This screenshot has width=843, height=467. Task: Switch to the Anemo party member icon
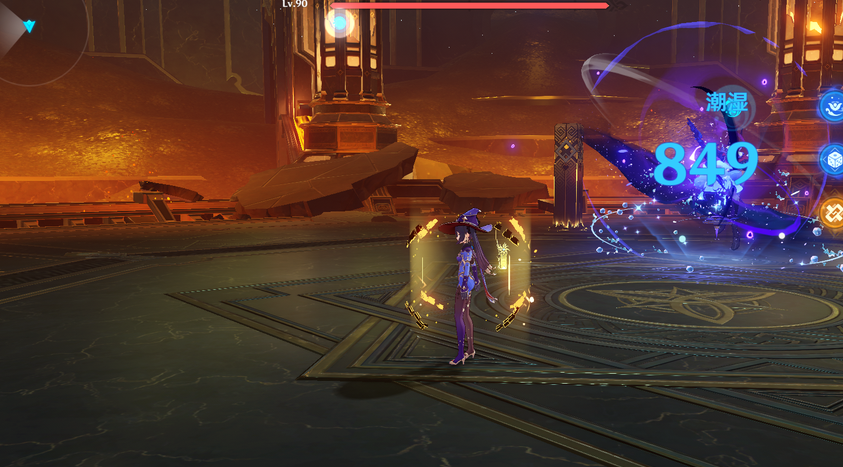coord(832,105)
